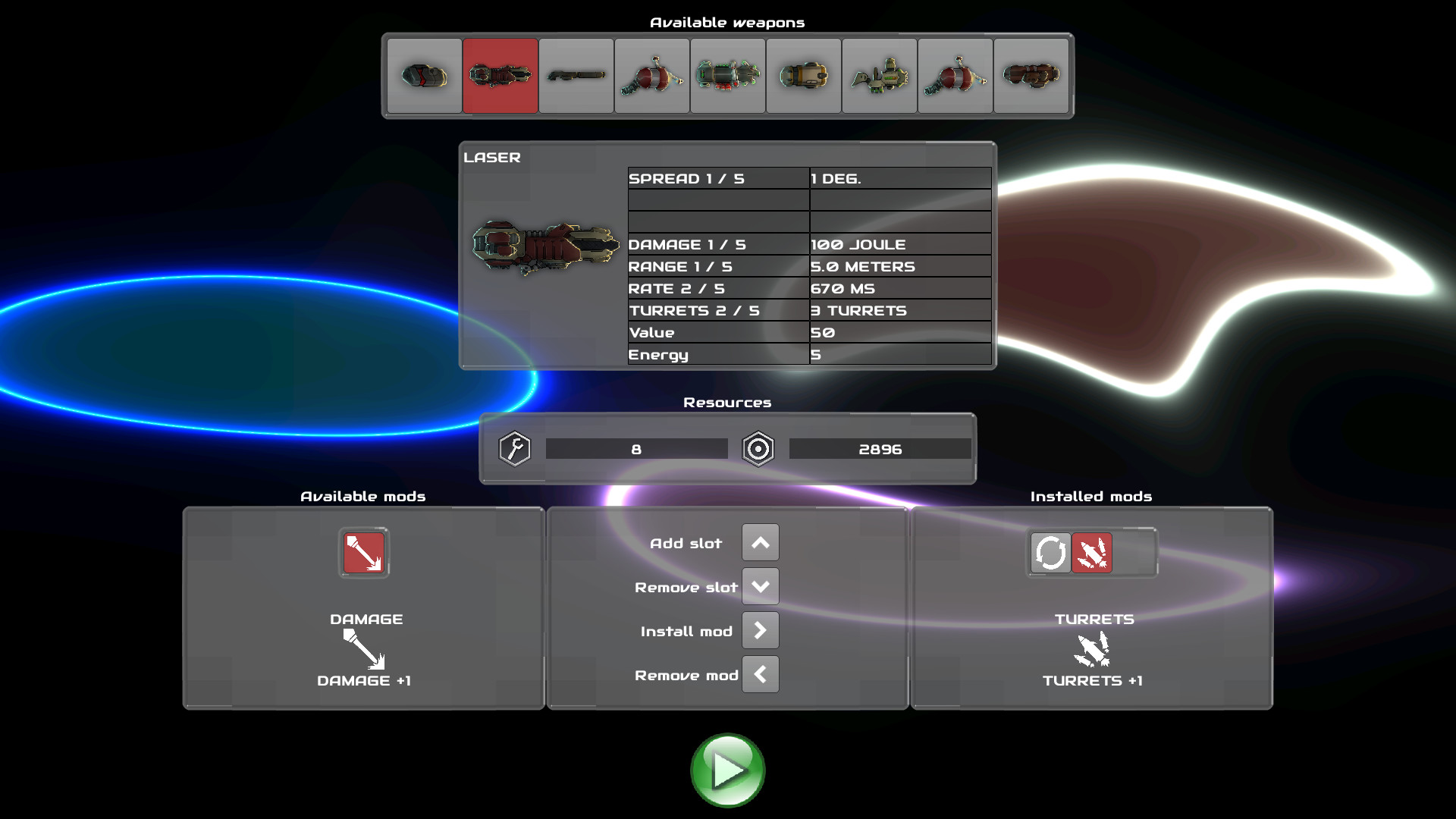Click the Add slot up arrow
The height and width of the screenshot is (819, 1456).
tap(760, 541)
